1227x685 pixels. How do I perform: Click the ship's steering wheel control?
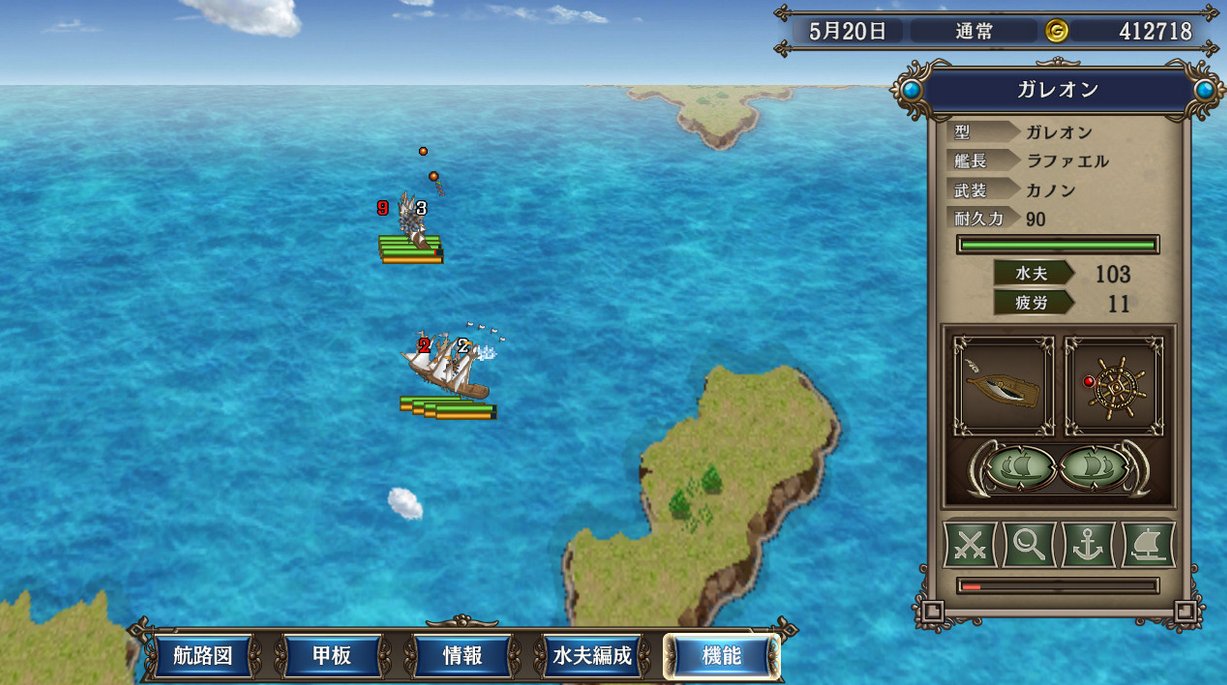[x=1115, y=386]
